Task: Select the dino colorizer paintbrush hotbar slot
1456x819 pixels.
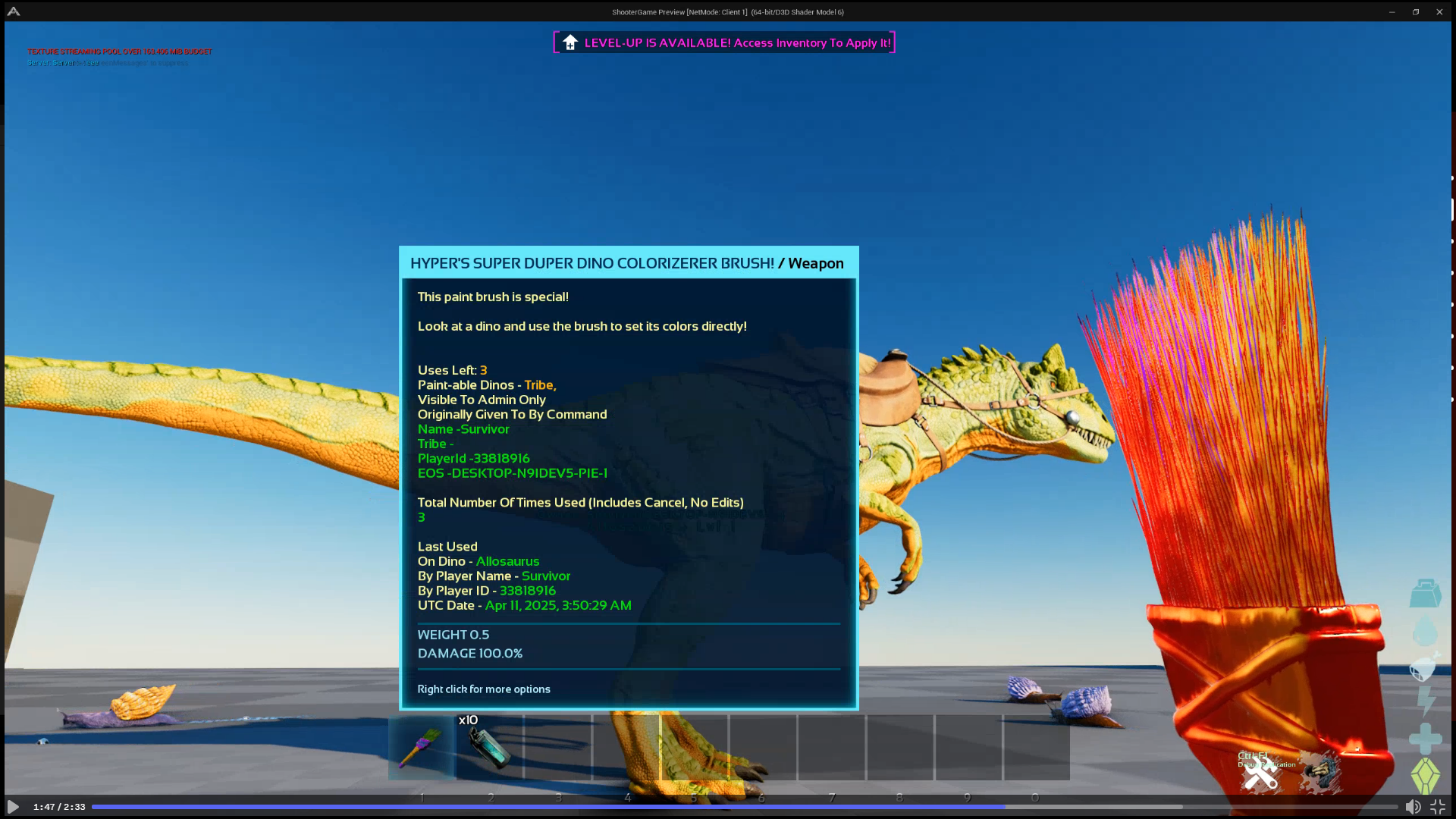Action: 422,748
